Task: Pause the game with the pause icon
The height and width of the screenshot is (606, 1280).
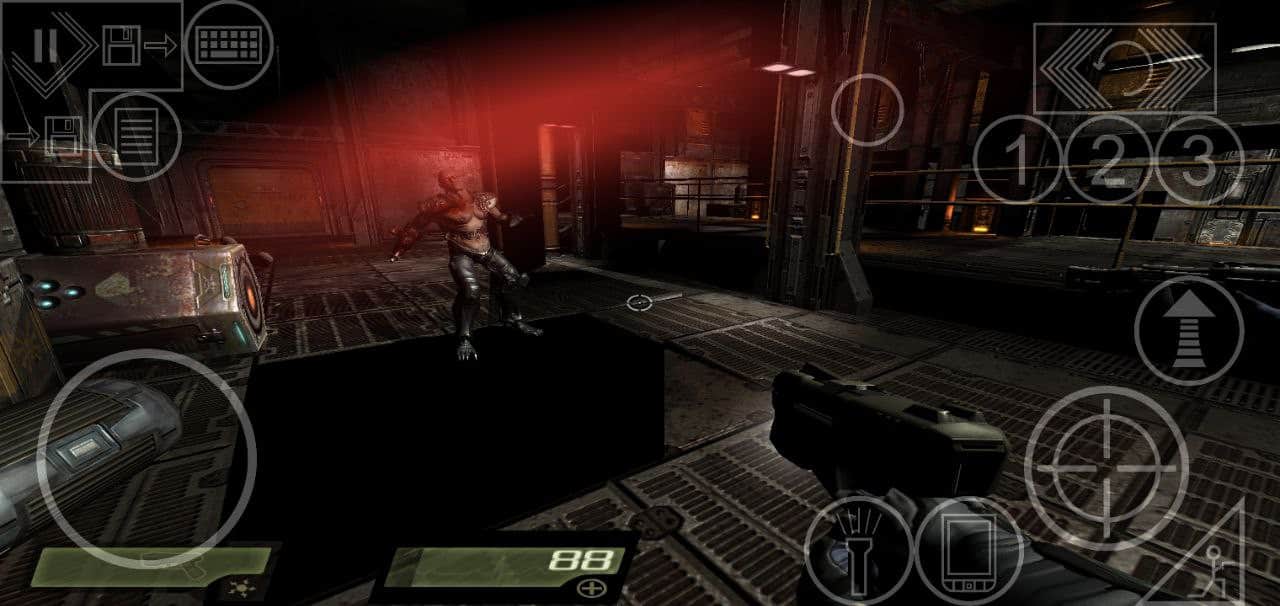Action: (43, 45)
